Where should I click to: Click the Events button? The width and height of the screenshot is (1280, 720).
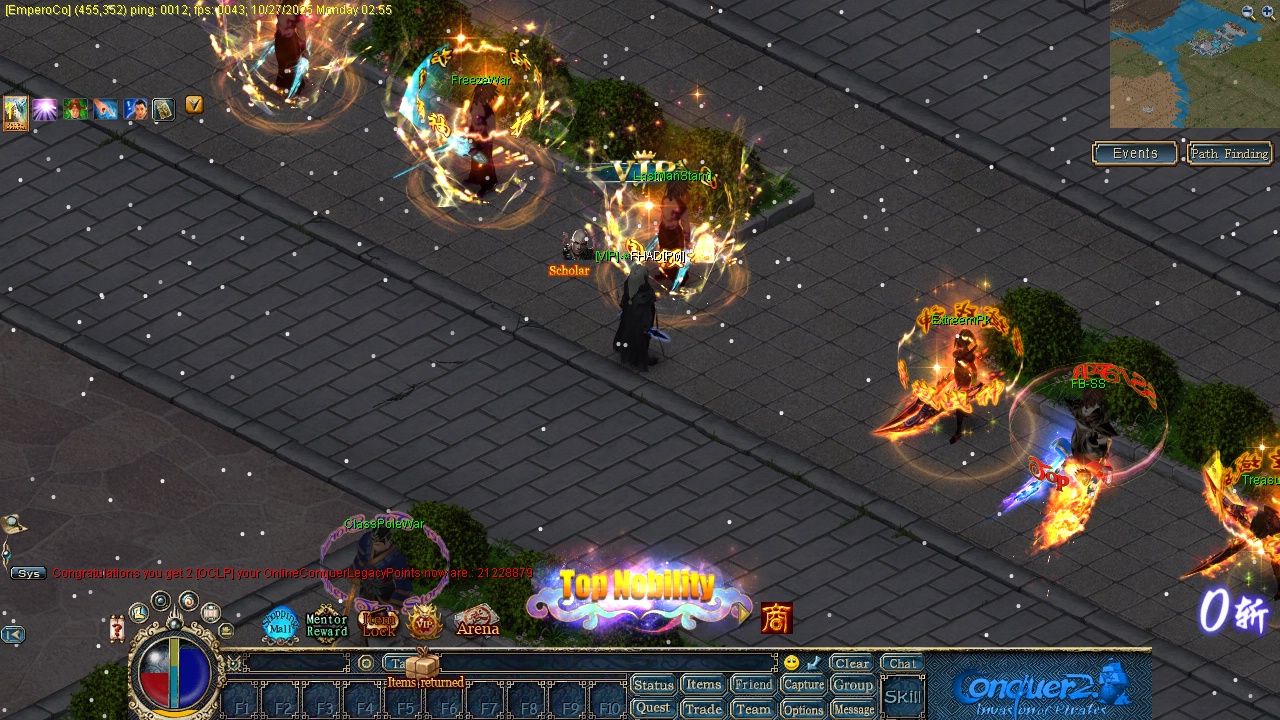click(x=1134, y=153)
